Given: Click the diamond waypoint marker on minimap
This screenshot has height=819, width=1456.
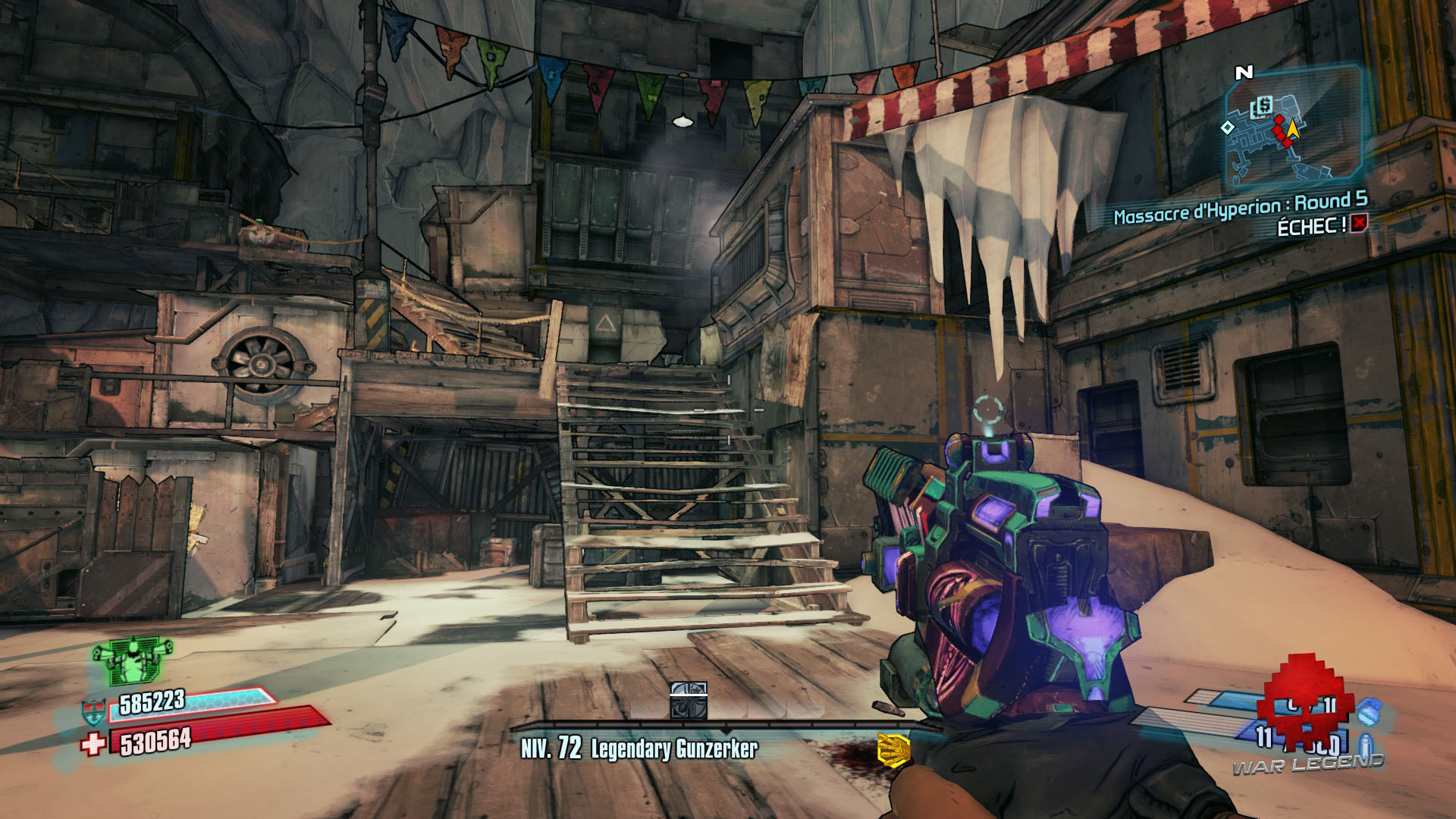Looking at the screenshot, I should tap(1227, 128).
